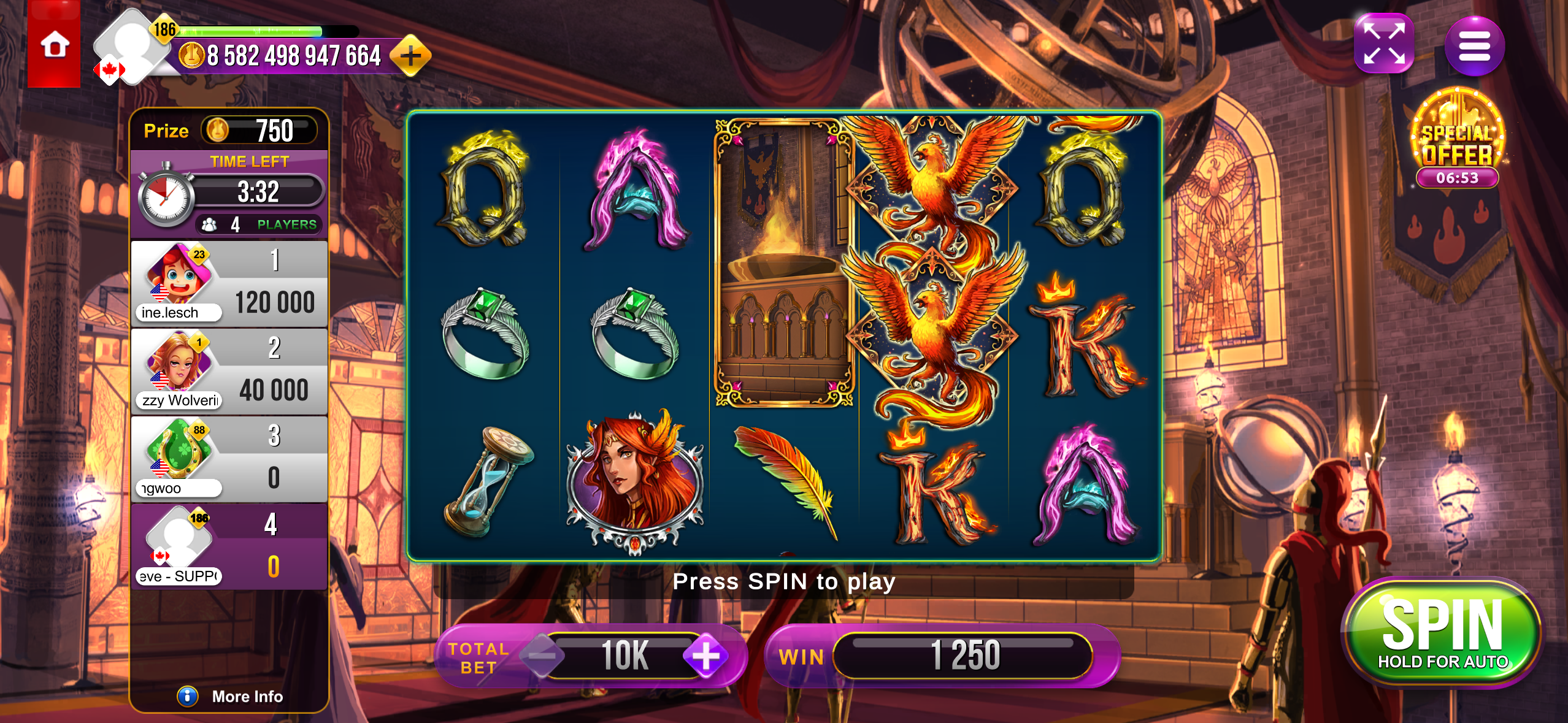
Task: Buy more coins with the gold plus
Action: pos(410,56)
